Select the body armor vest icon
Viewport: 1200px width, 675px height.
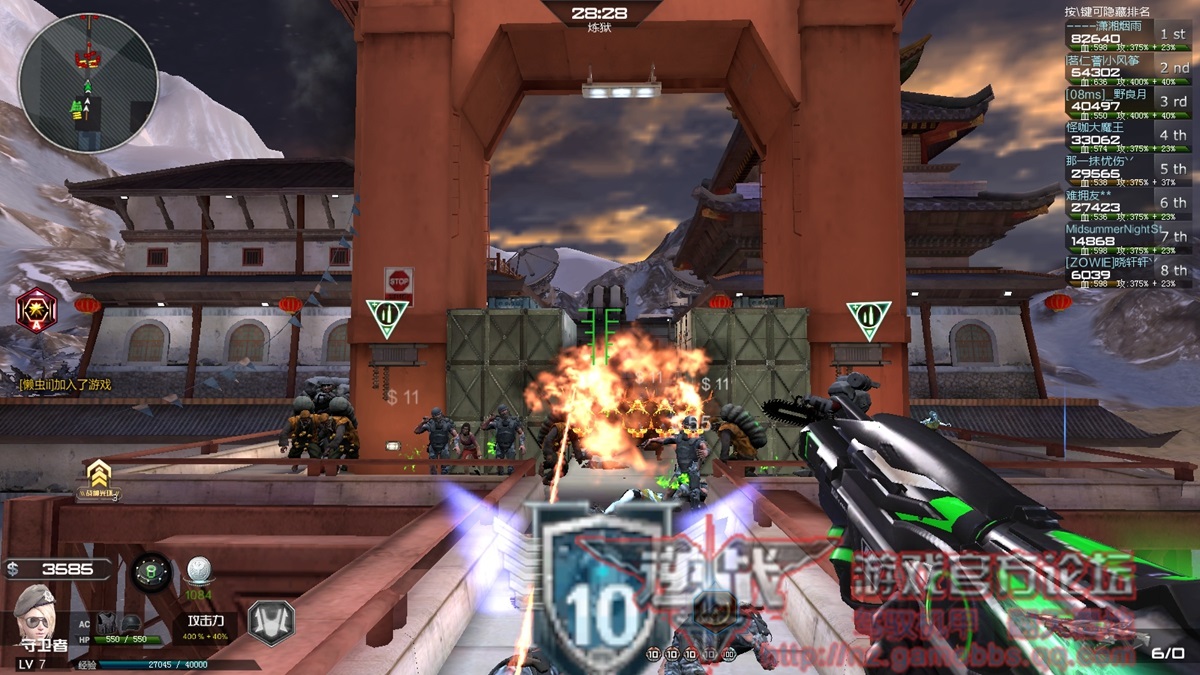pyautogui.click(x=107, y=623)
